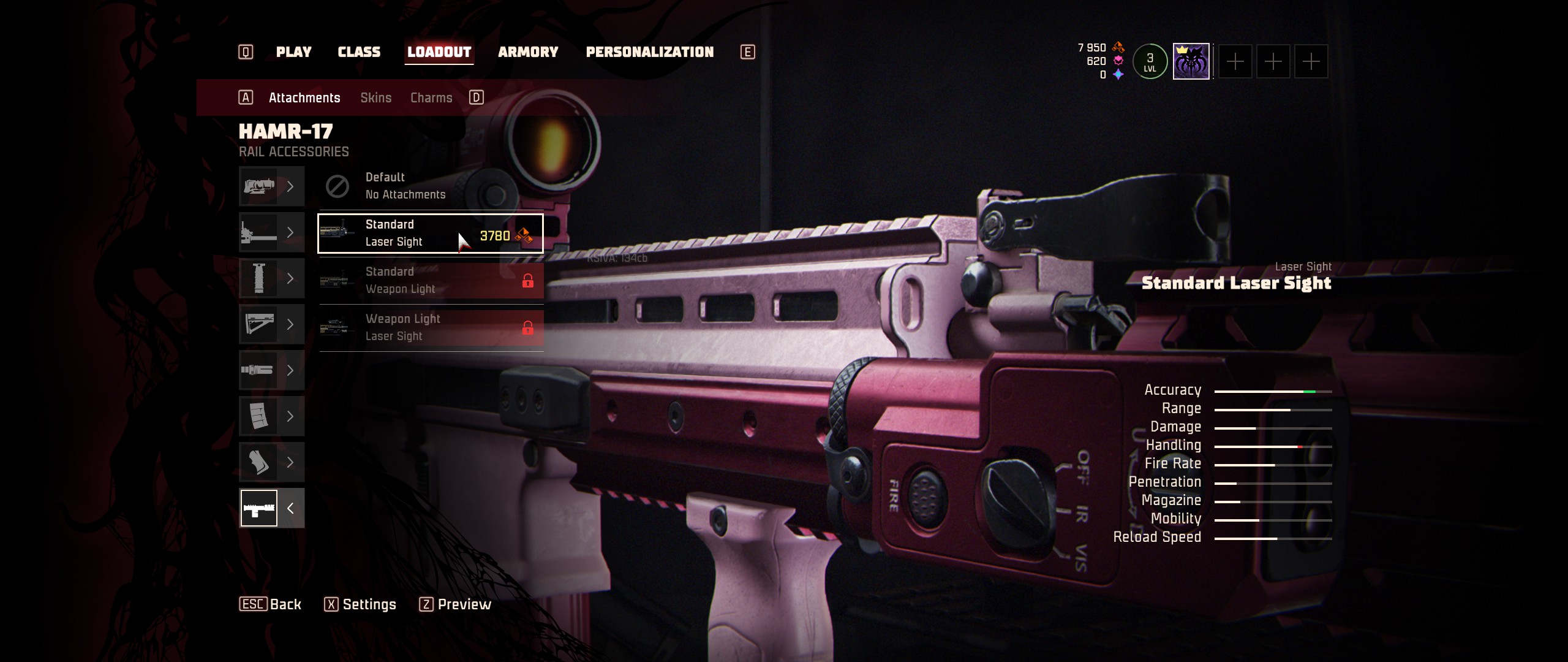
Task: Buy the Standard Laser Sight for 3780
Action: click(x=431, y=234)
